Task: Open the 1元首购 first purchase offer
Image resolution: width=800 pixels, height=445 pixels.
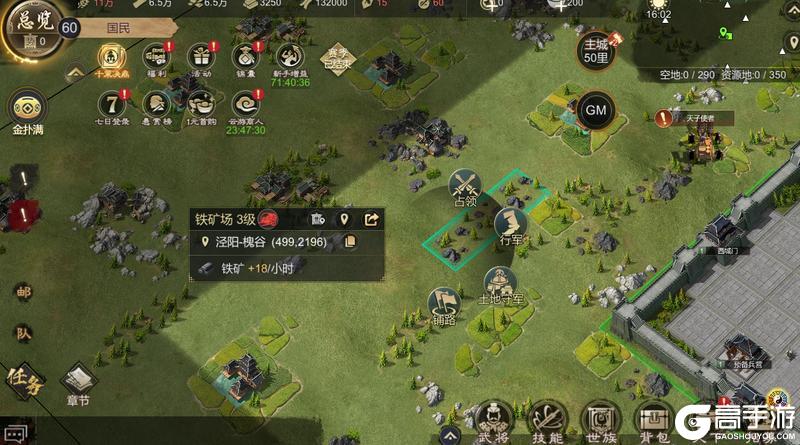Action: pyautogui.click(x=199, y=103)
